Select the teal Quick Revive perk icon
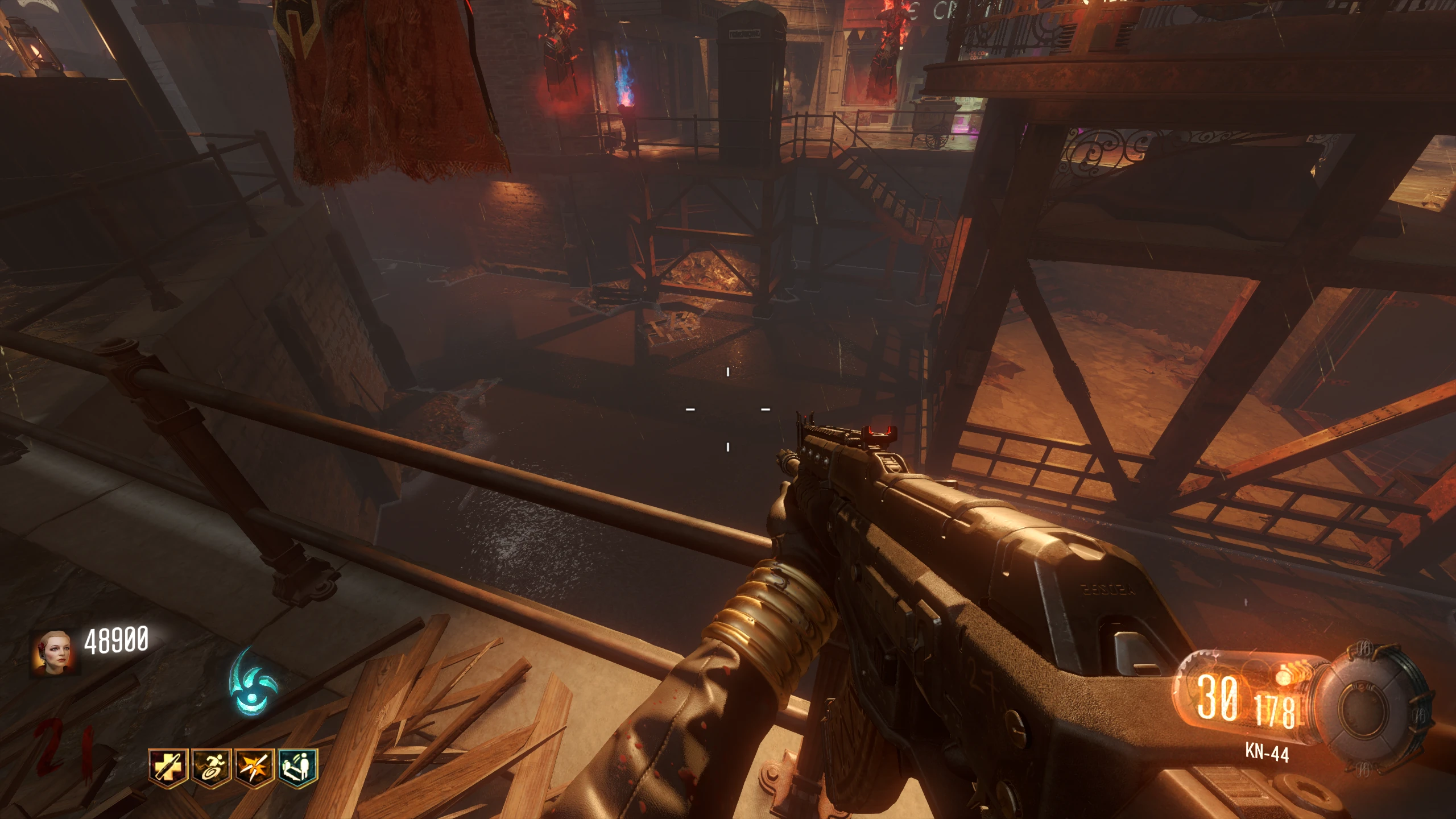This screenshot has height=819, width=1456. [297, 768]
